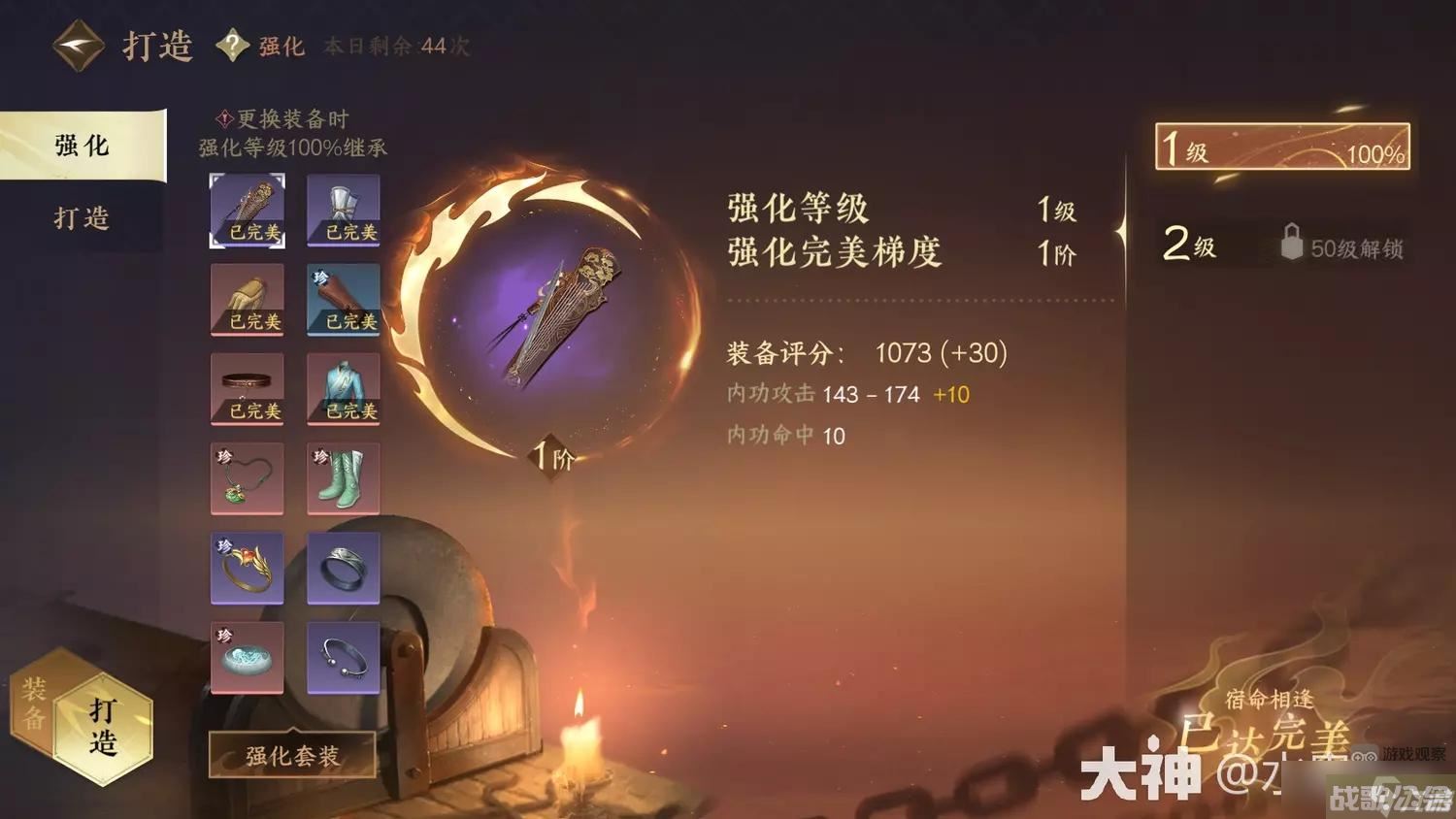
Task: Select the jade necklace slot marked 珍
Action: coord(247,478)
